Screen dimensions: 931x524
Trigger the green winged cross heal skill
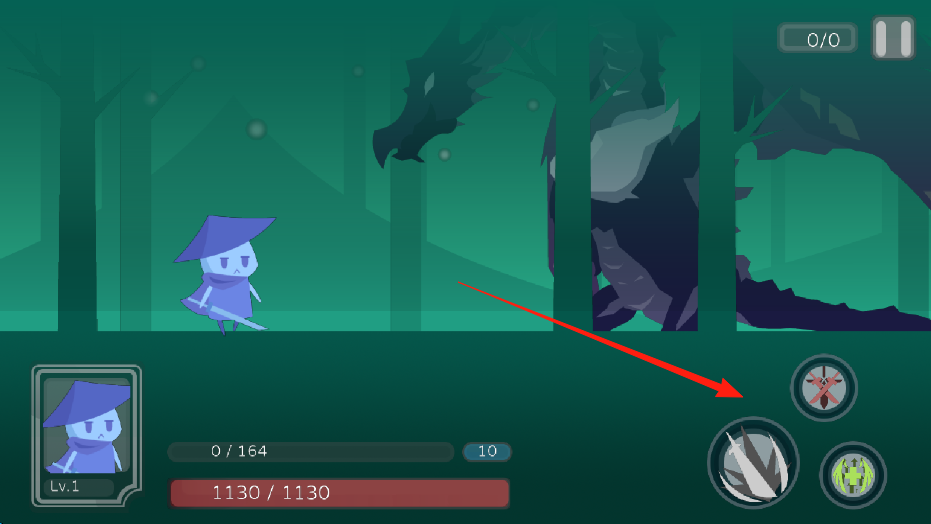(x=853, y=474)
